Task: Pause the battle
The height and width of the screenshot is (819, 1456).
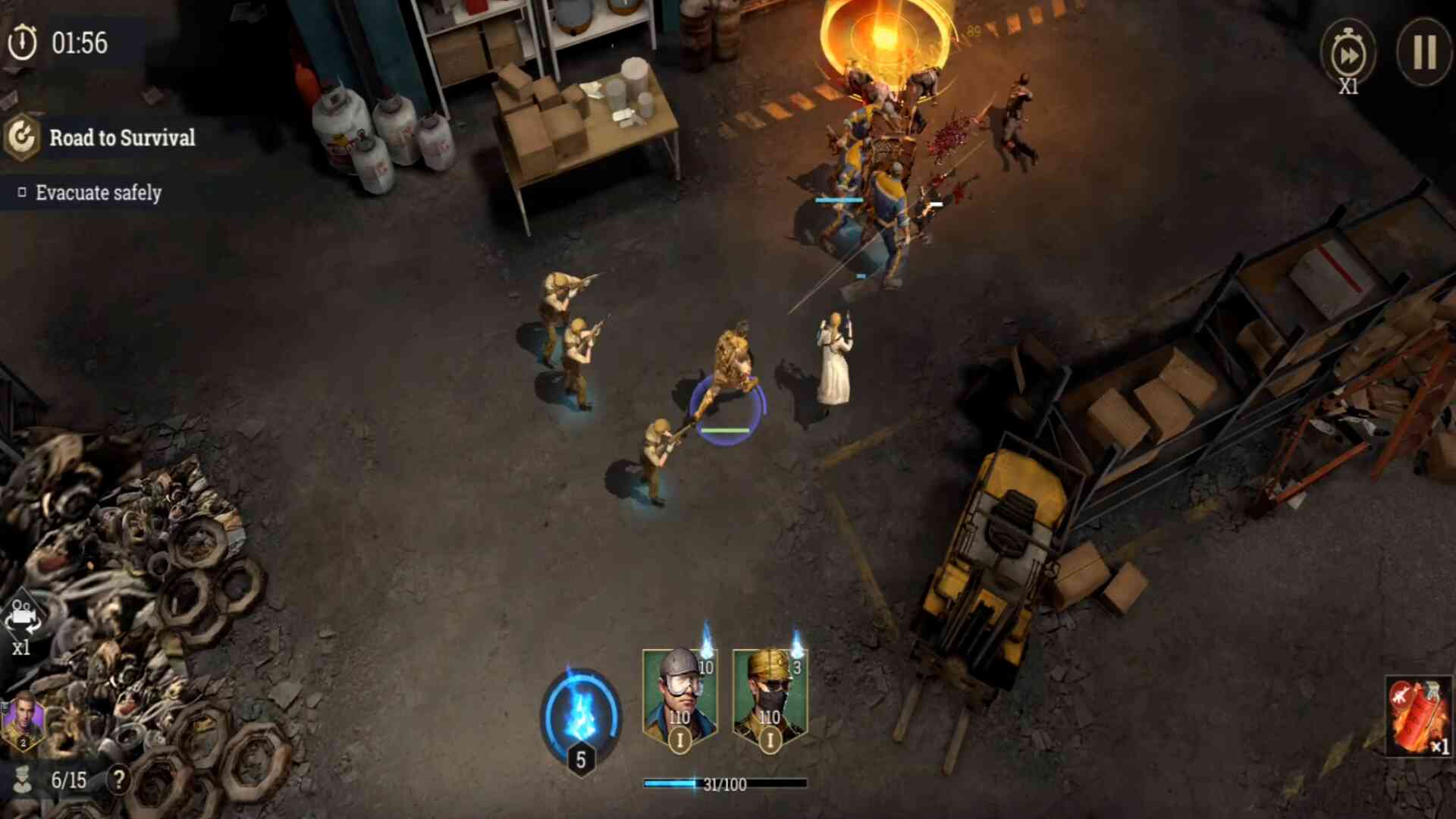Action: 1423,52
